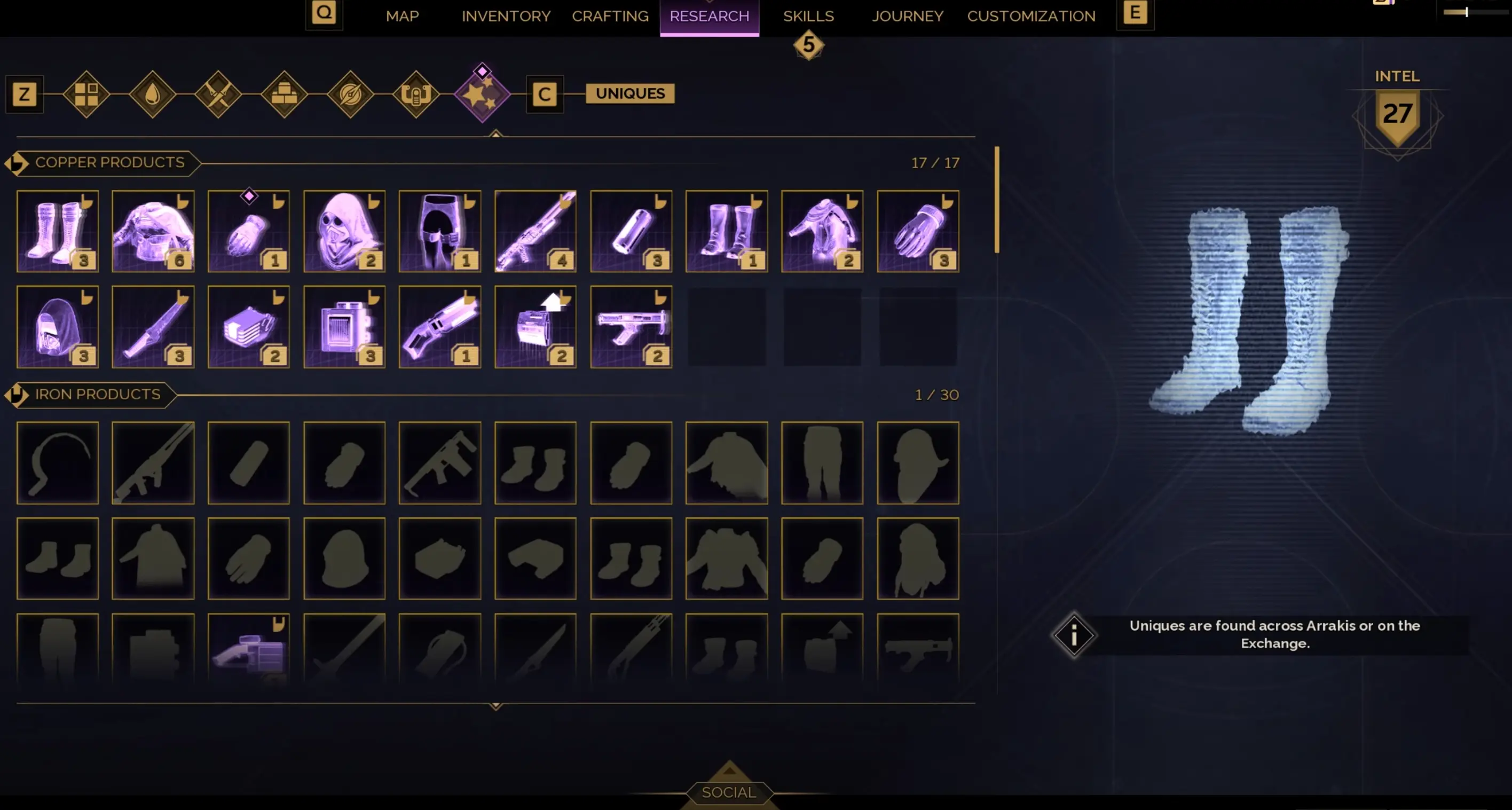This screenshot has width=1512, height=810.
Task: Select the water drop research tier icon
Action: pyautogui.click(x=153, y=94)
